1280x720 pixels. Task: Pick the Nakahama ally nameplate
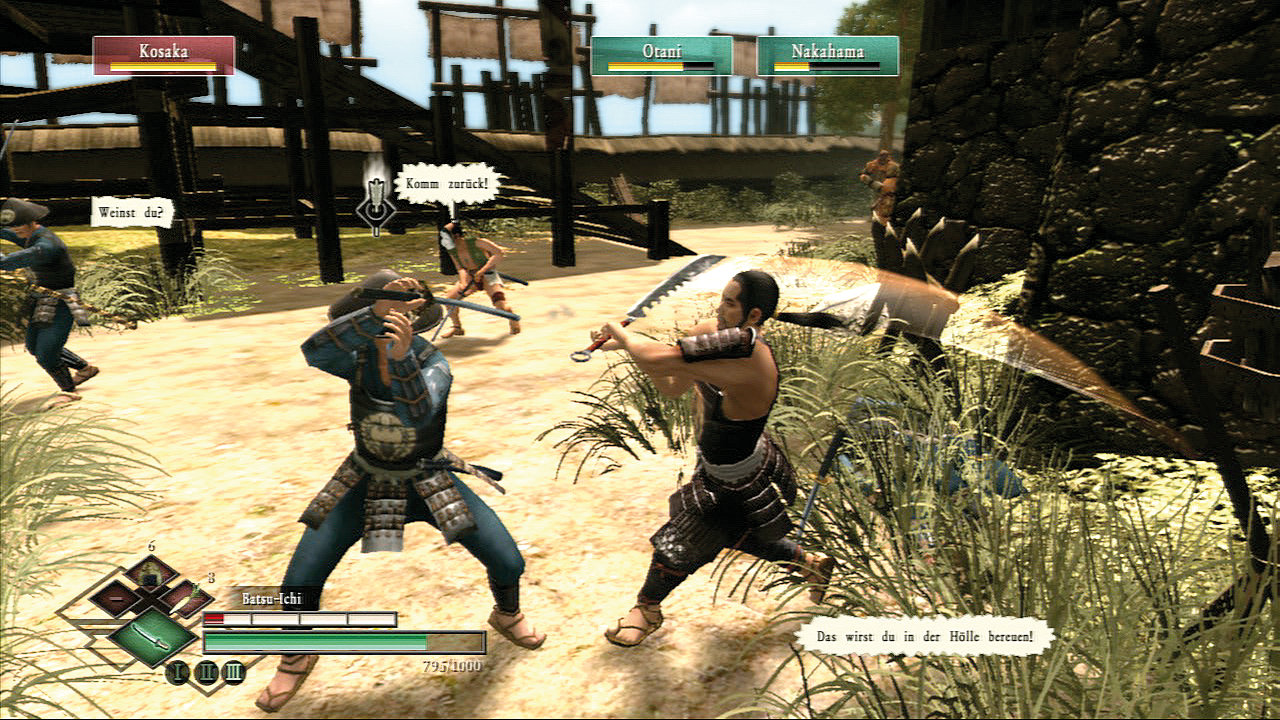click(x=827, y=56)
